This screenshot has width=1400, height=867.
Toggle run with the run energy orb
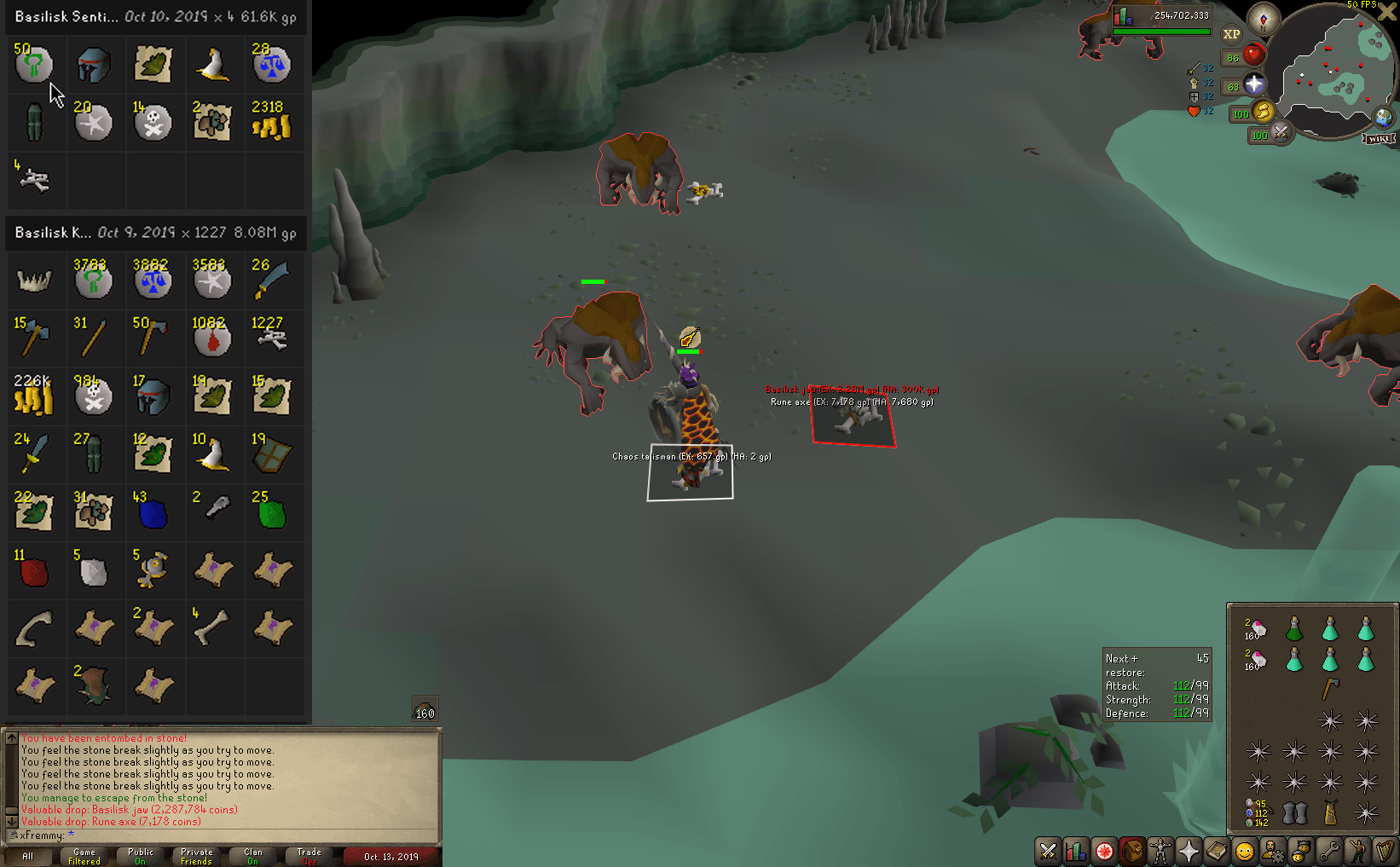click(1264, 113)
